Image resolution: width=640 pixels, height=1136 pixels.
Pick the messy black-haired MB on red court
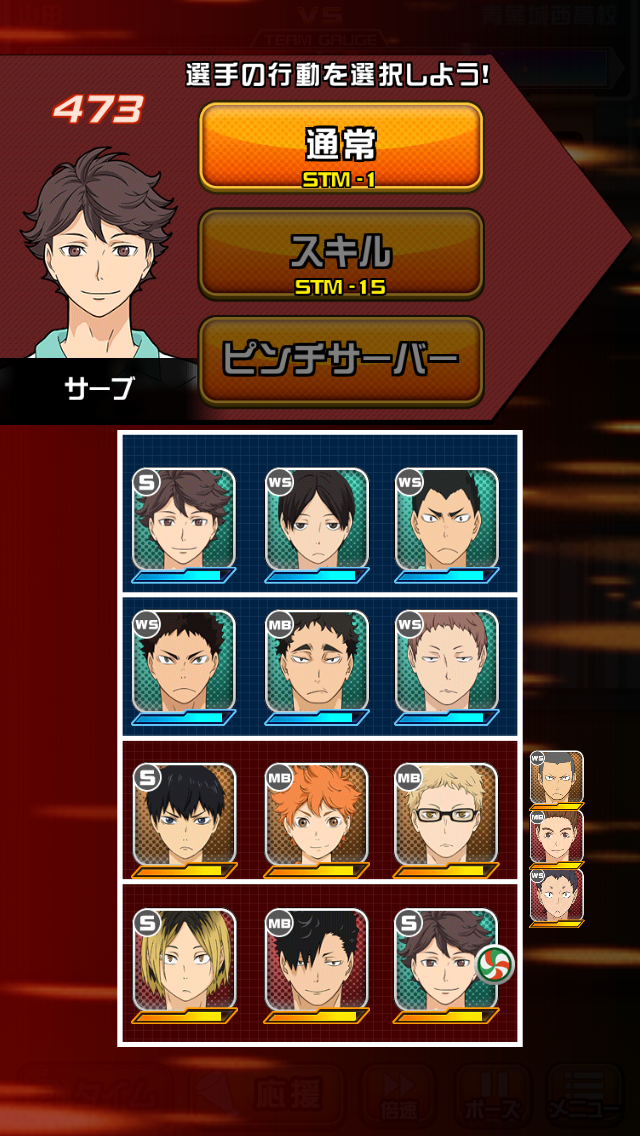(x=317, y=959)
